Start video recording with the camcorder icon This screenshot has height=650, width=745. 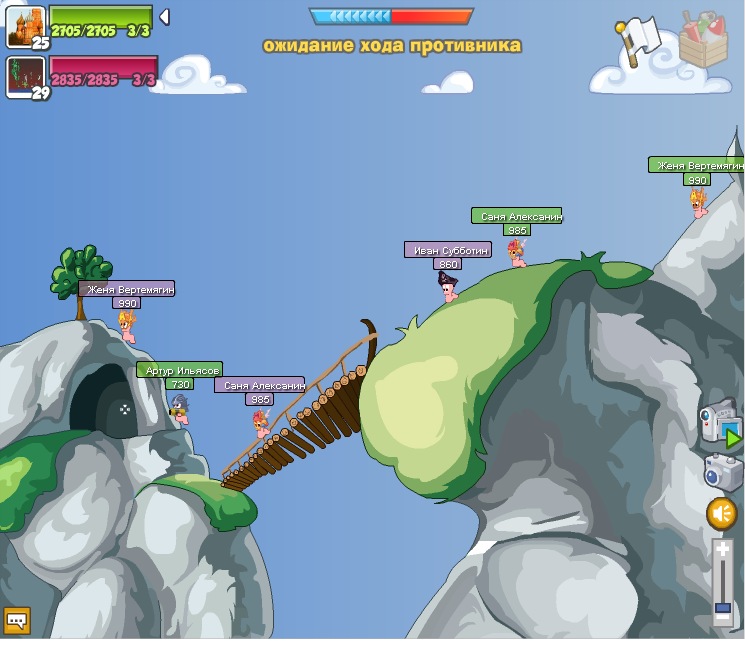tap(720, 424)
